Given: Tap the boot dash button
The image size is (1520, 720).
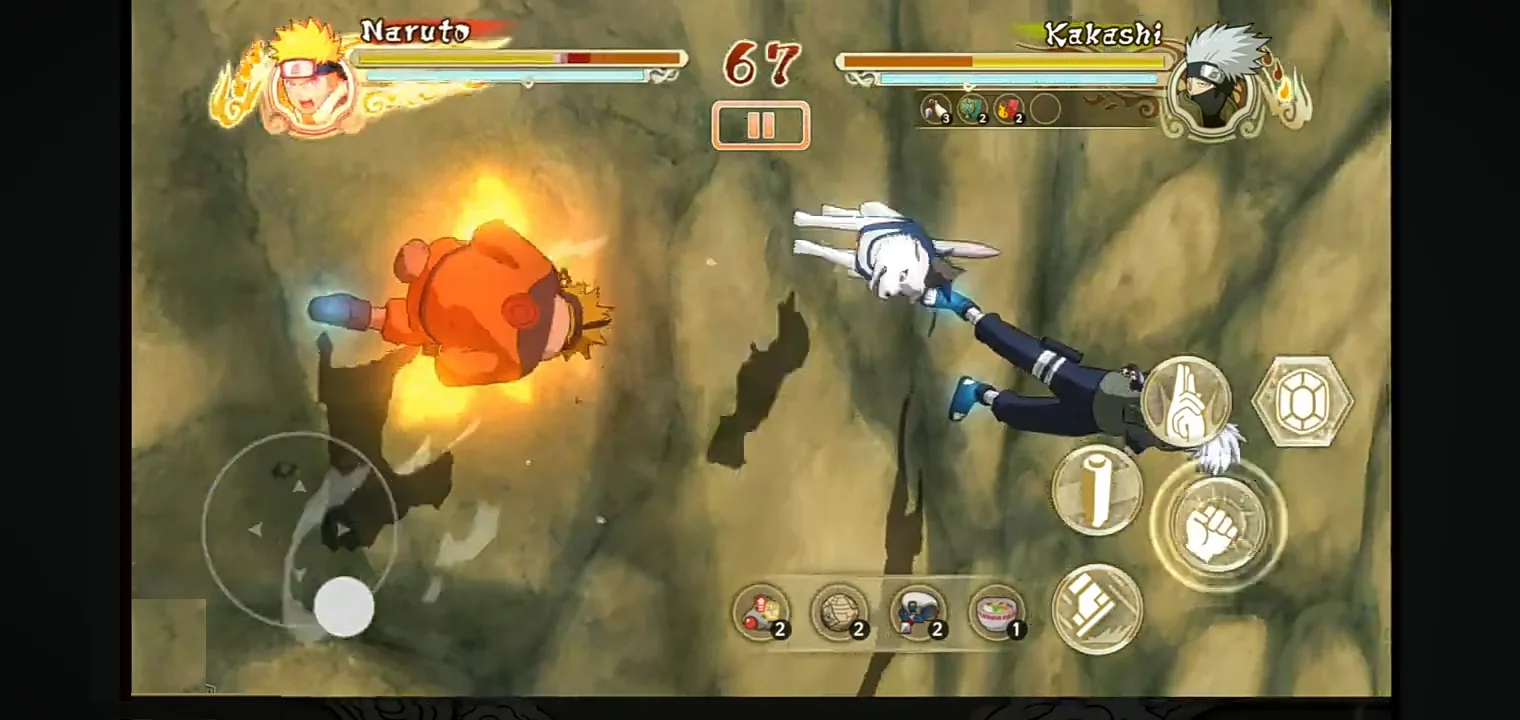Looking at the screenshot, I should coord(1097,610).
